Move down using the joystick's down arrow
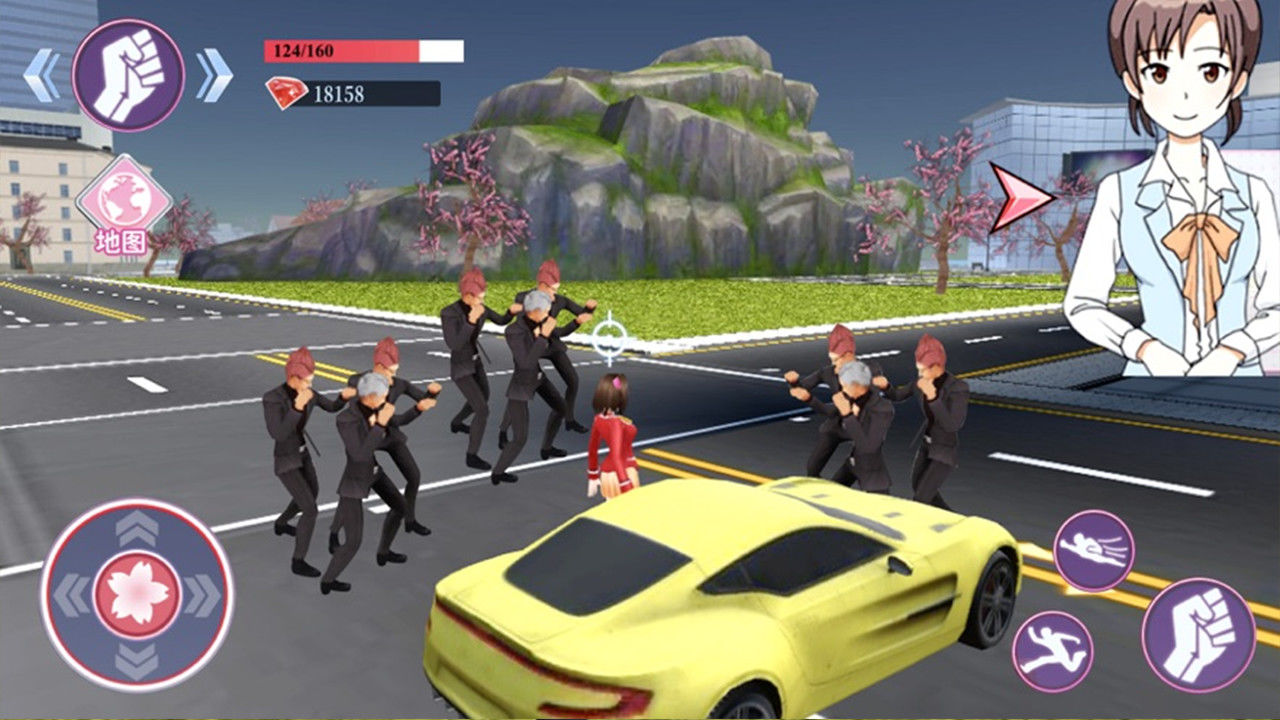 pyautogui.click(x=137, y=660)
